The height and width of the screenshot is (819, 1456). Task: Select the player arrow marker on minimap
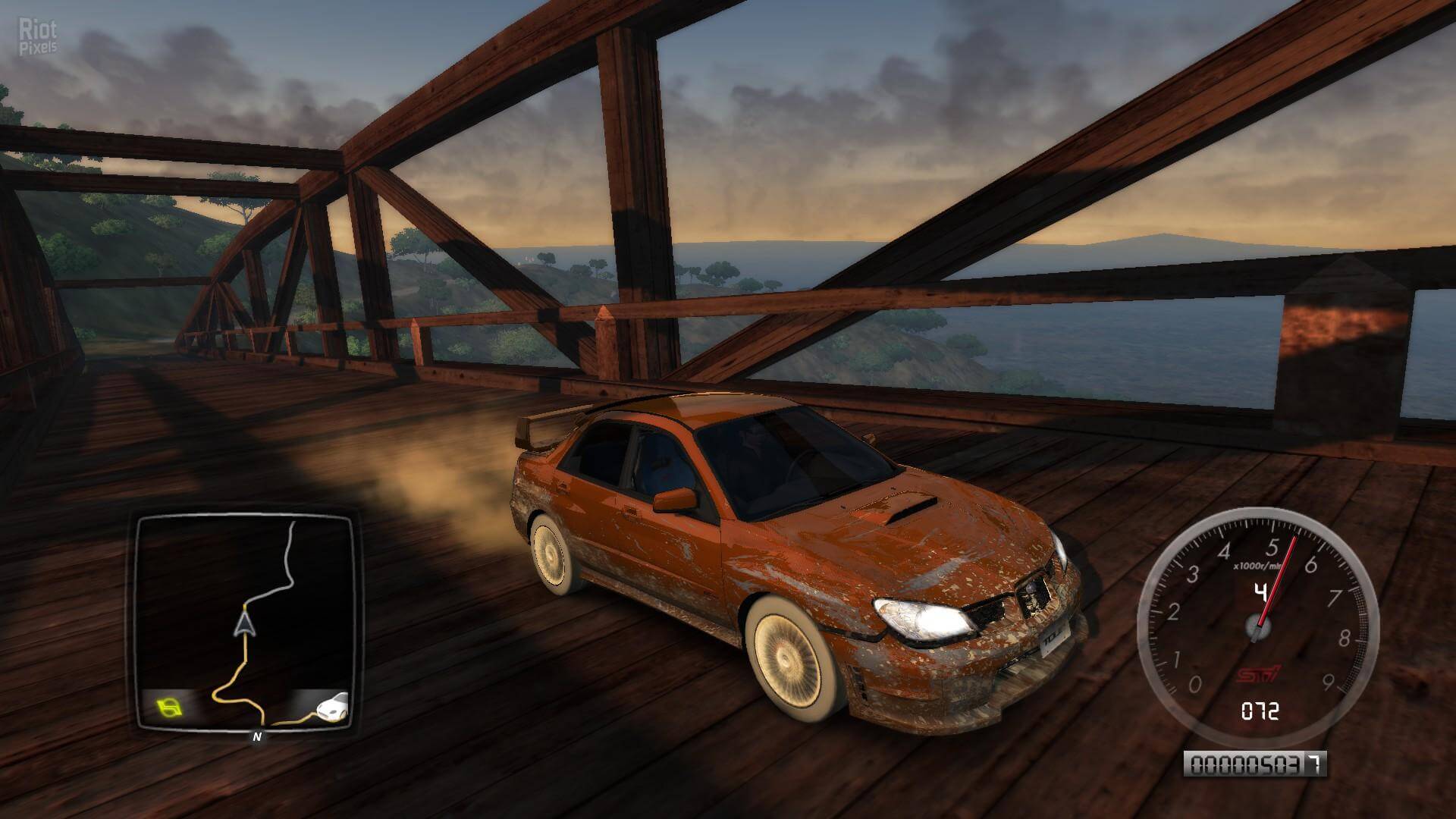(x=244, y=624)
